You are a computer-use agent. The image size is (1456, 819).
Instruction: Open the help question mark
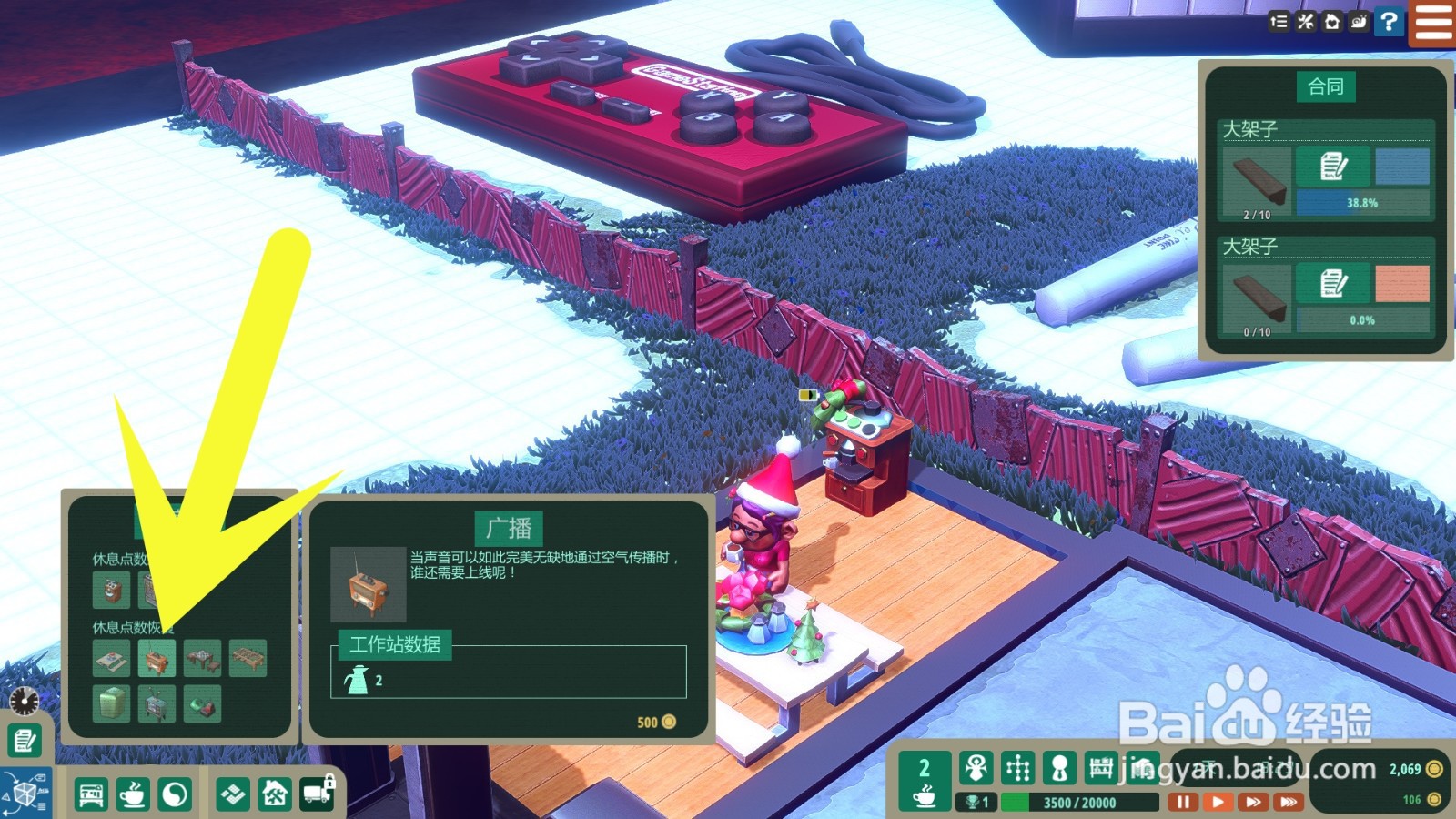[x=1389, y=21]
